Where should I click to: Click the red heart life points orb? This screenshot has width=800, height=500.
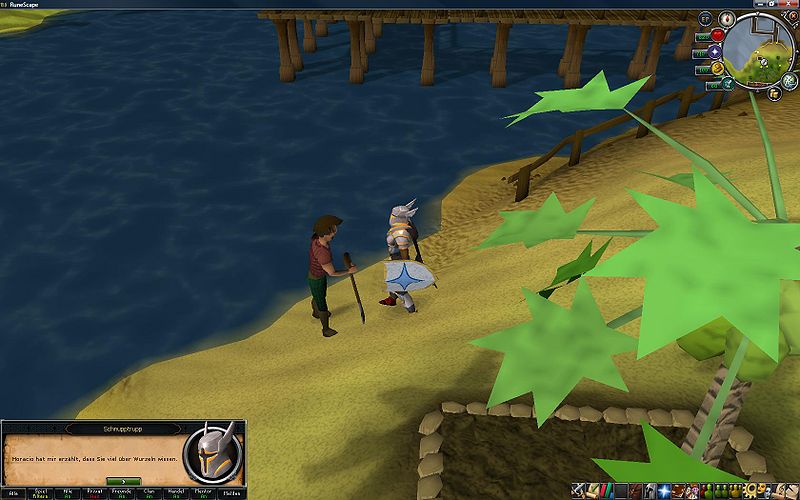717,35
